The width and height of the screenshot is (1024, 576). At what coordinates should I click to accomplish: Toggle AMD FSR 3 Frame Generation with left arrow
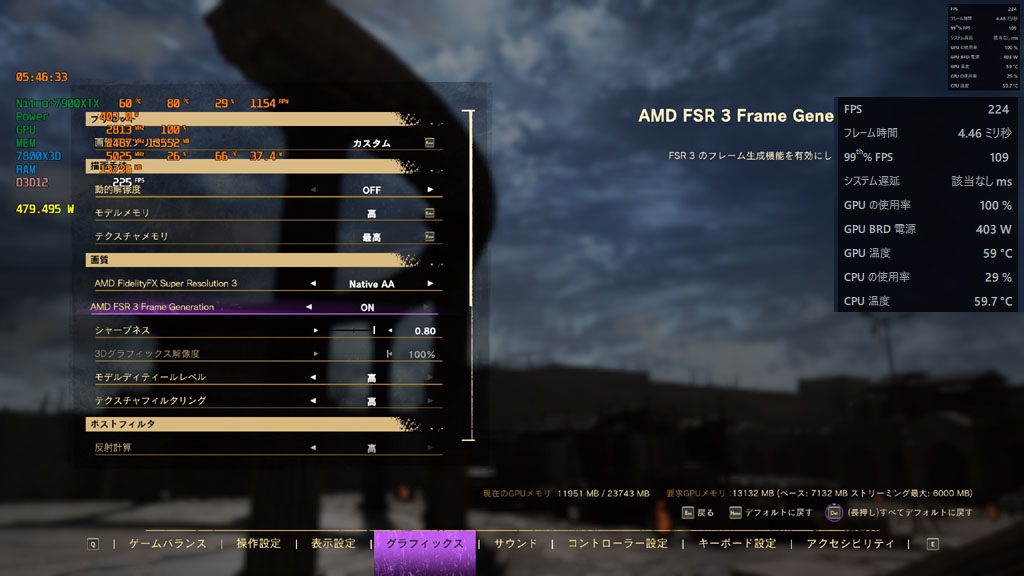[309, 307]
